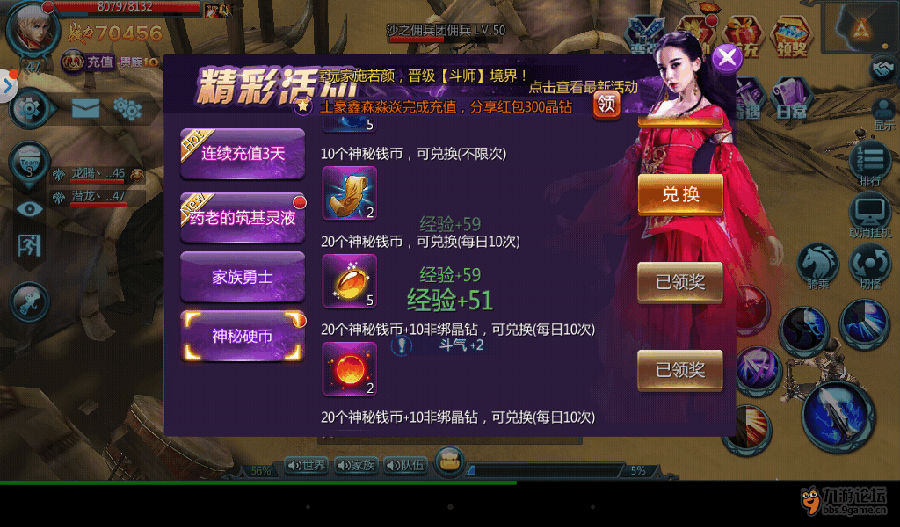Select the orange gem ring reward item
Screen dimensions: 900x527
[x=349, y=281]
